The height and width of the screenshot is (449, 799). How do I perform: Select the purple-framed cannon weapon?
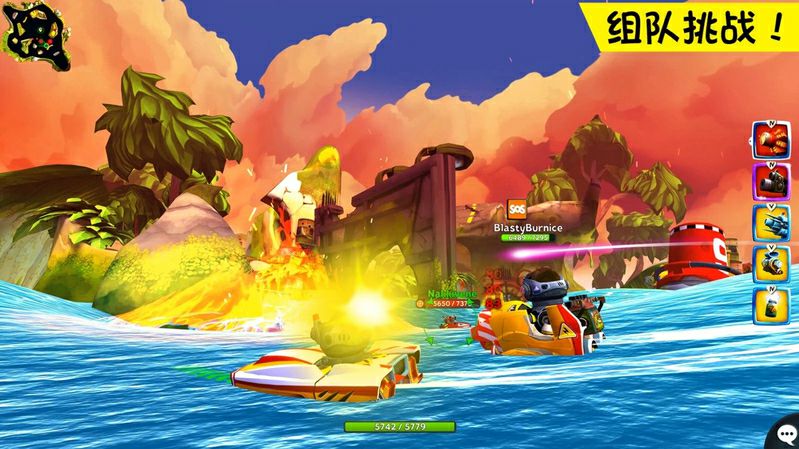(770, 181)
